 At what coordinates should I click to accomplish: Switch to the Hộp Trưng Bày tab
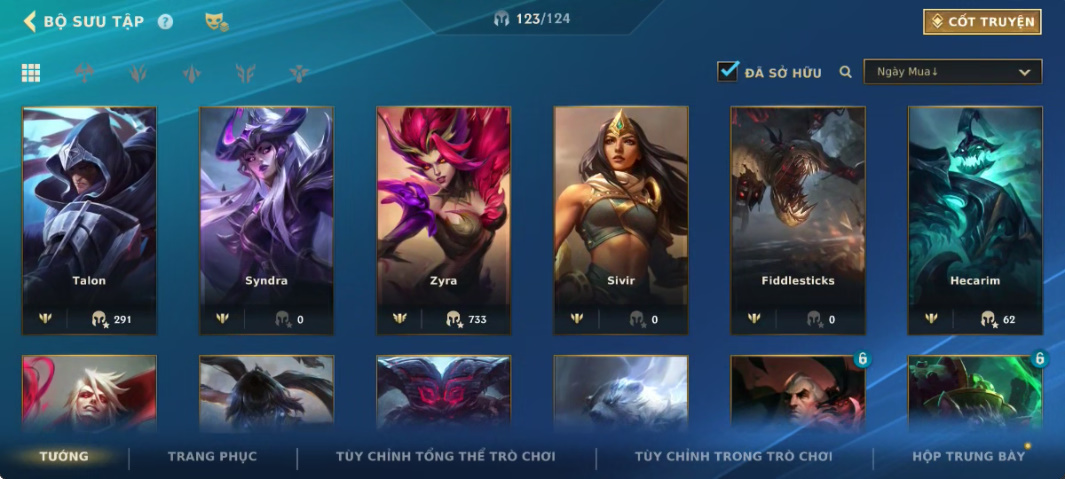click(x=968, y=457)
